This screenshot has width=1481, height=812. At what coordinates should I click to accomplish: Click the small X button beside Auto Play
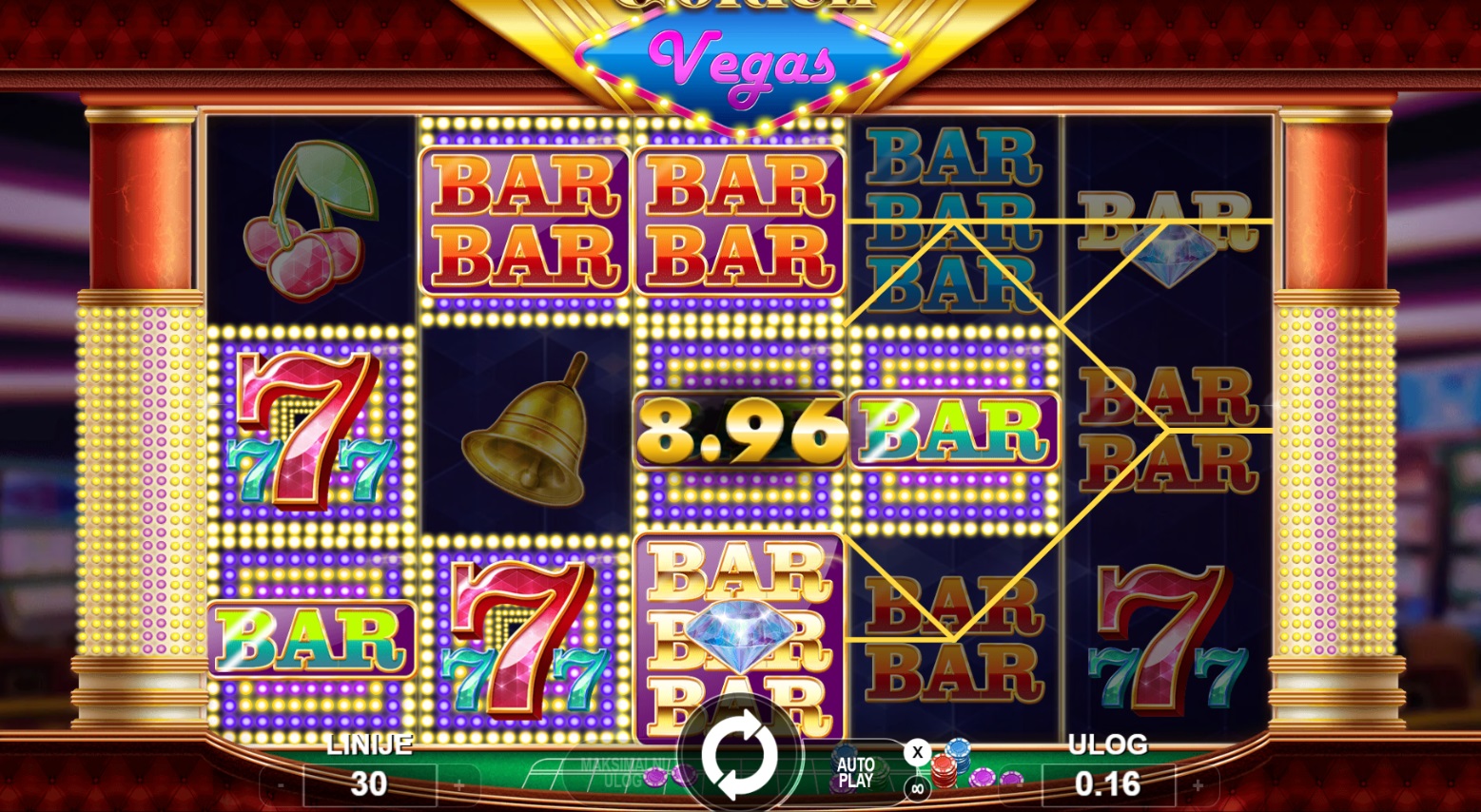[x=917, y=753]
